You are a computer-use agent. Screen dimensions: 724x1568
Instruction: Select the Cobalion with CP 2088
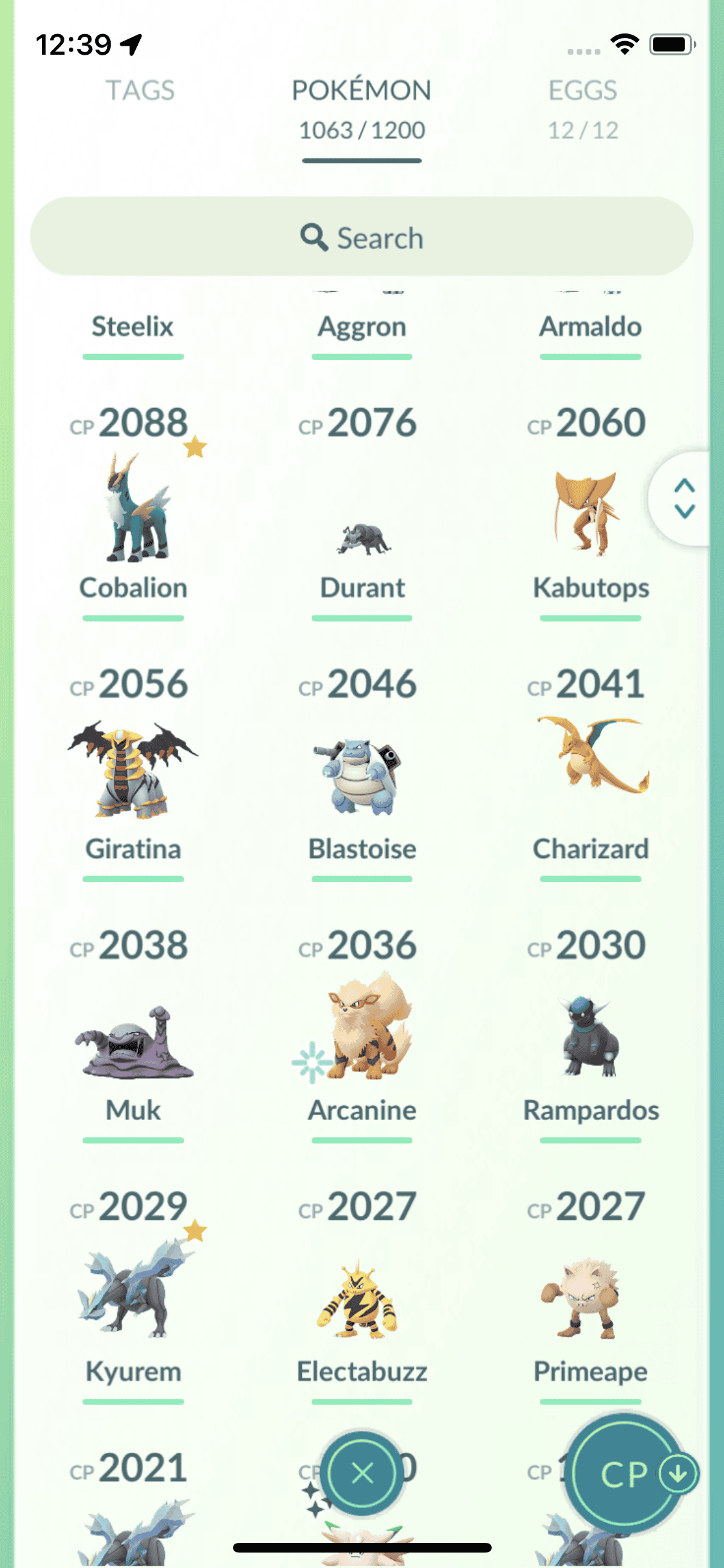click(x=134, y=510)
